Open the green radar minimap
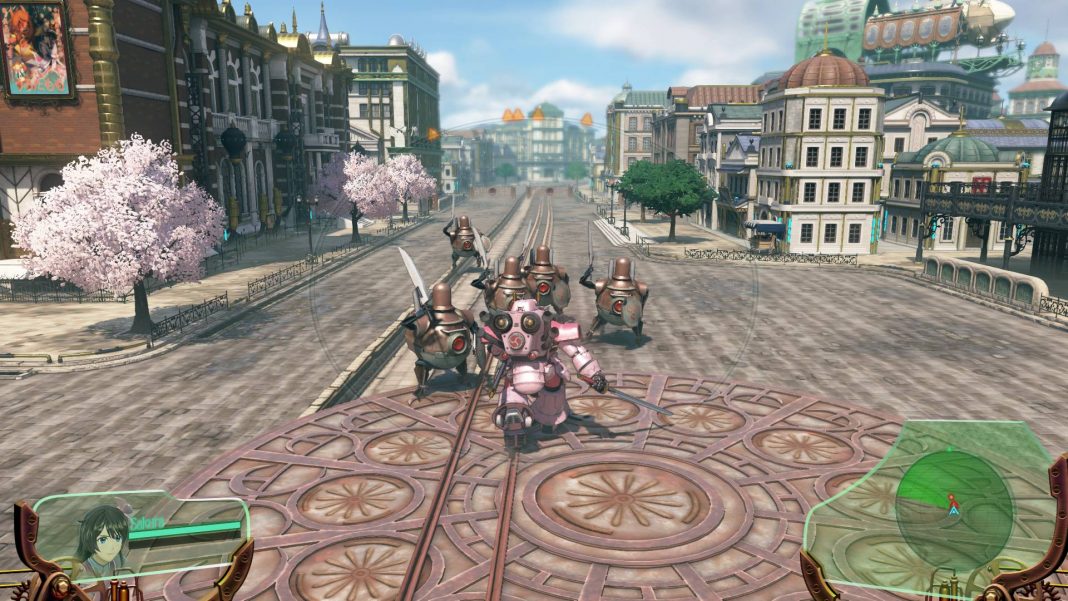 point(953,496)
